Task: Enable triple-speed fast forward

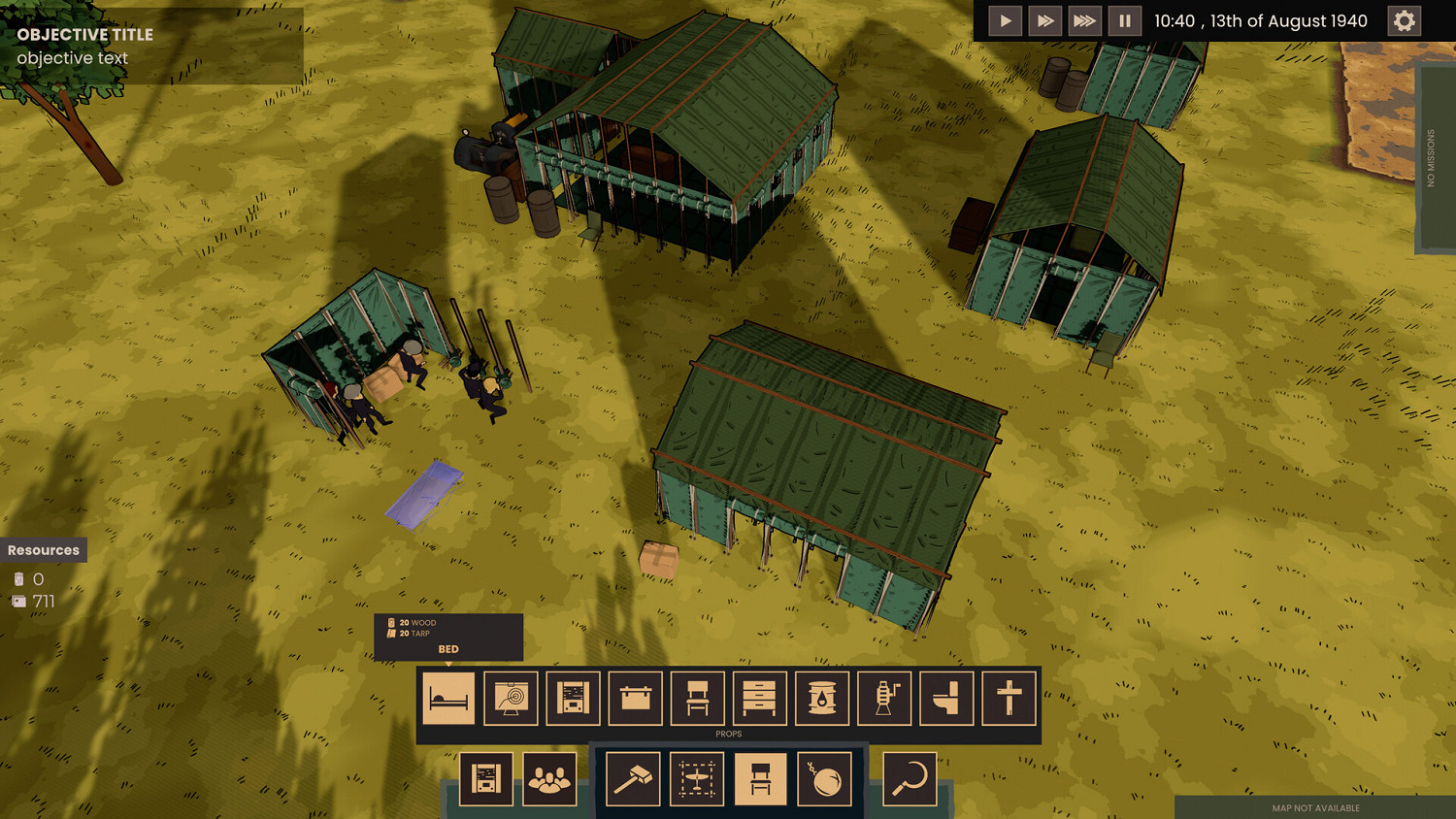Action: click(x=1084, y=19)
